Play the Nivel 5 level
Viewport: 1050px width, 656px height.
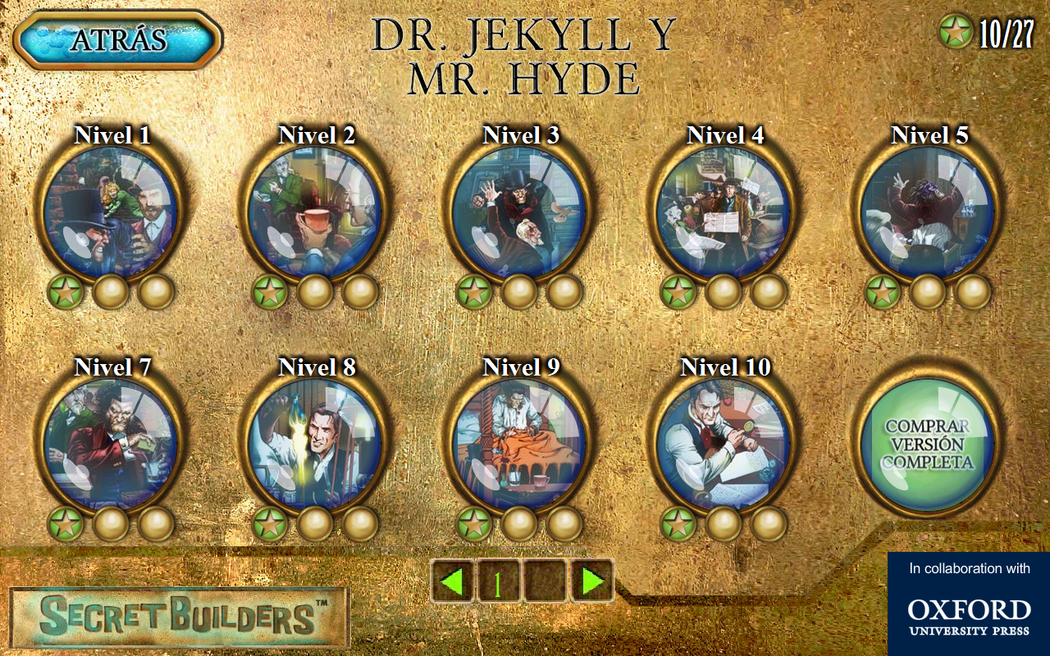(x=928, y=213)
